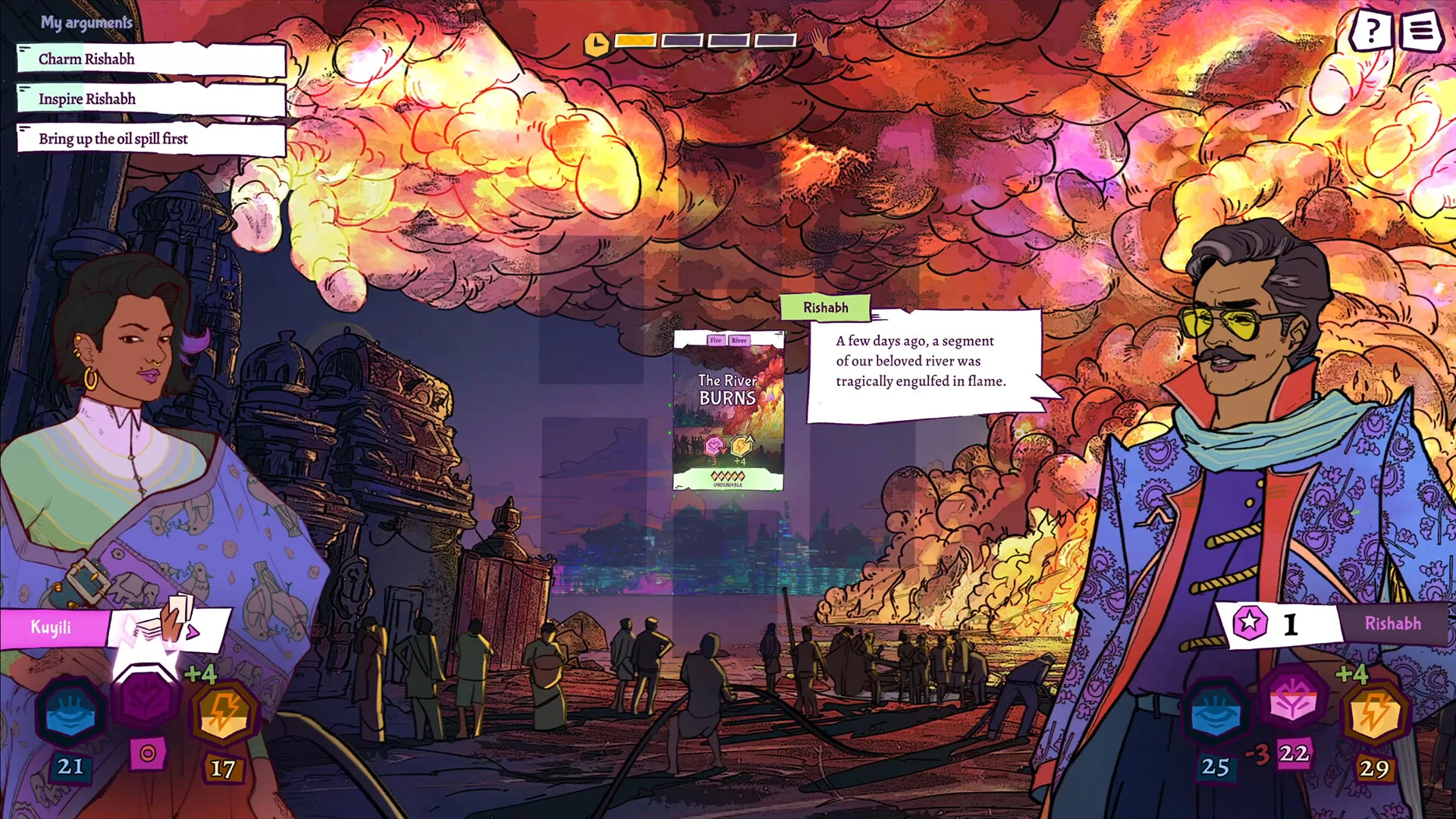Pick 'Bring up the oil spill first'
The width and height of the screenshot is (1456, 819).
coord(152,139)
